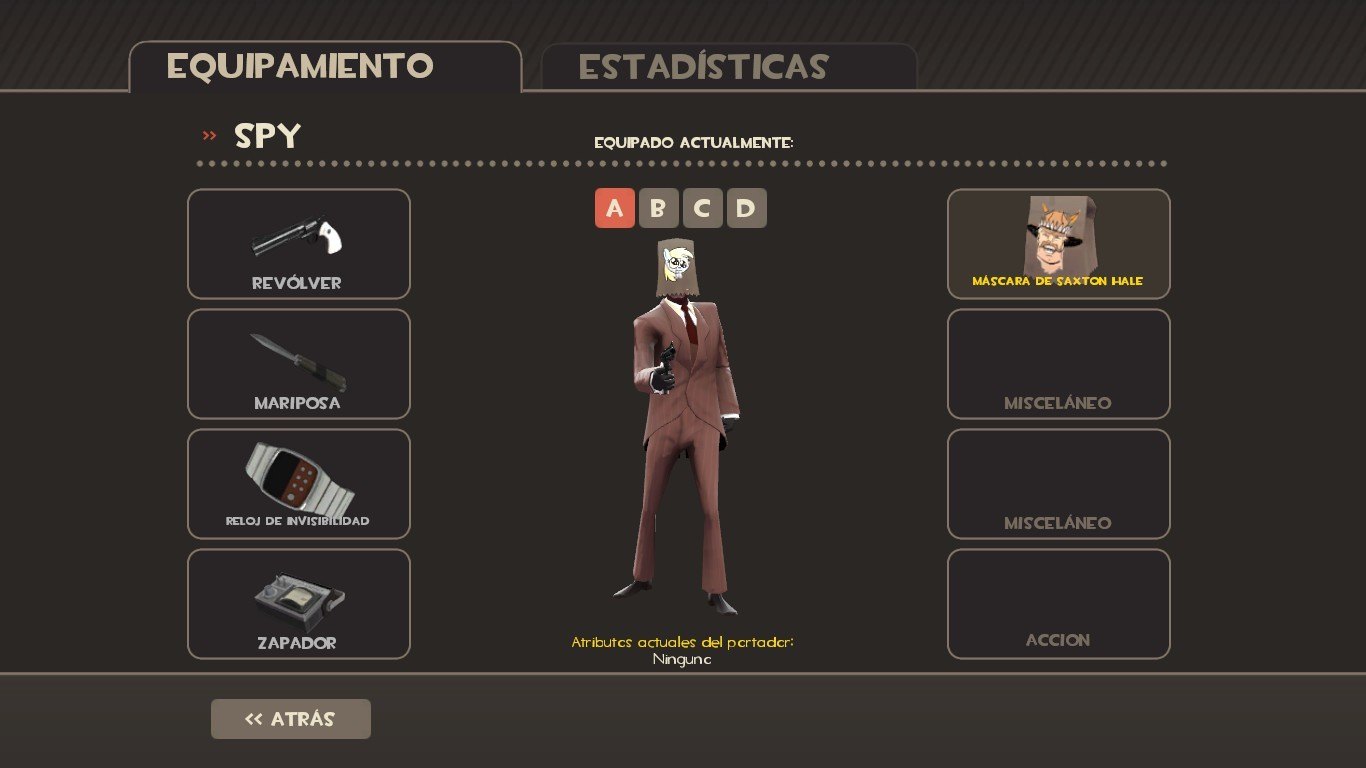Viewport: 1366px width, 768px height.
Task: Activate loadout preset D
Action: click(746, 208)
